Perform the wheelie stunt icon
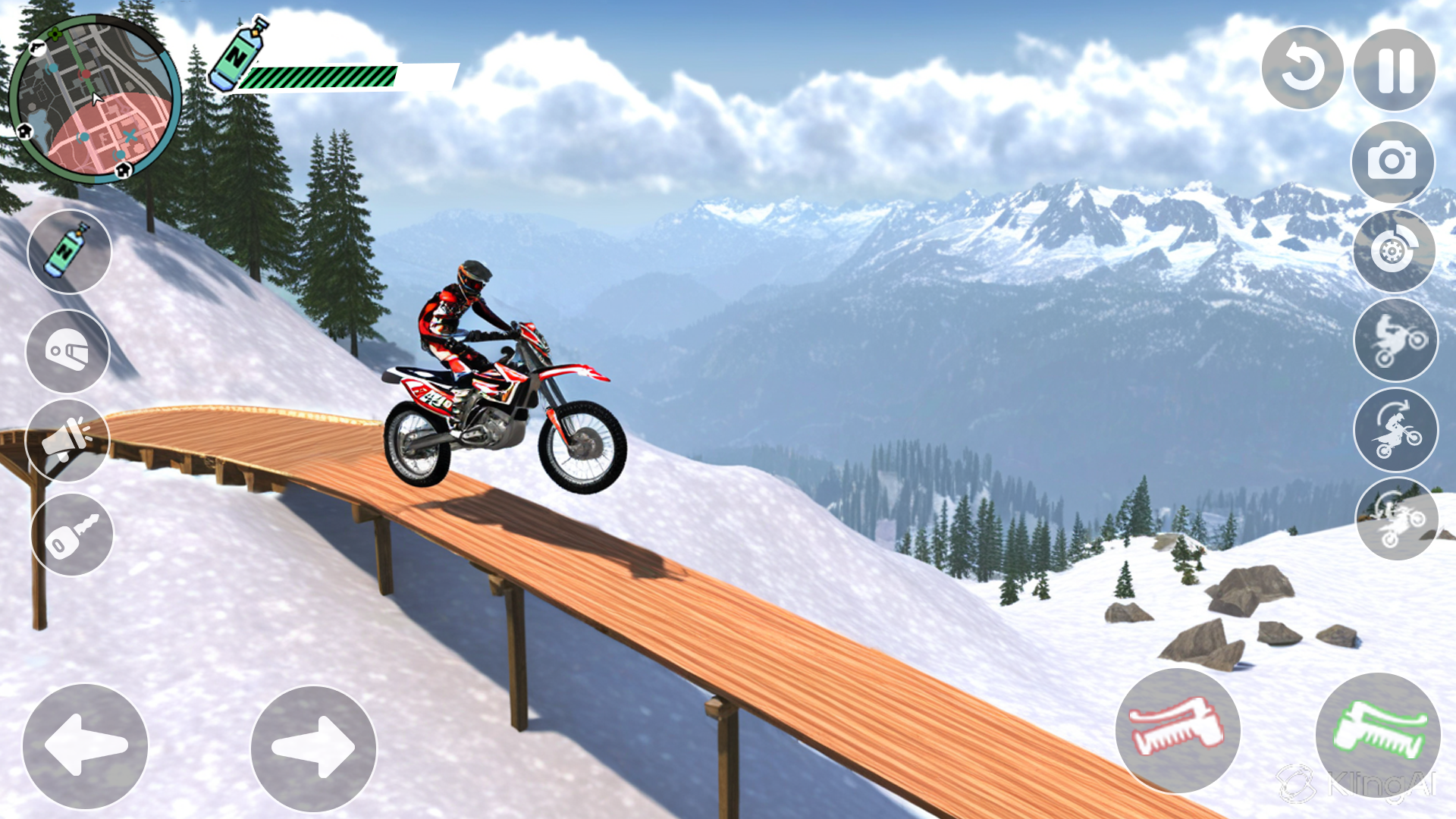This screenshot has height=819, width=1456. click(x=1395, y=341)
